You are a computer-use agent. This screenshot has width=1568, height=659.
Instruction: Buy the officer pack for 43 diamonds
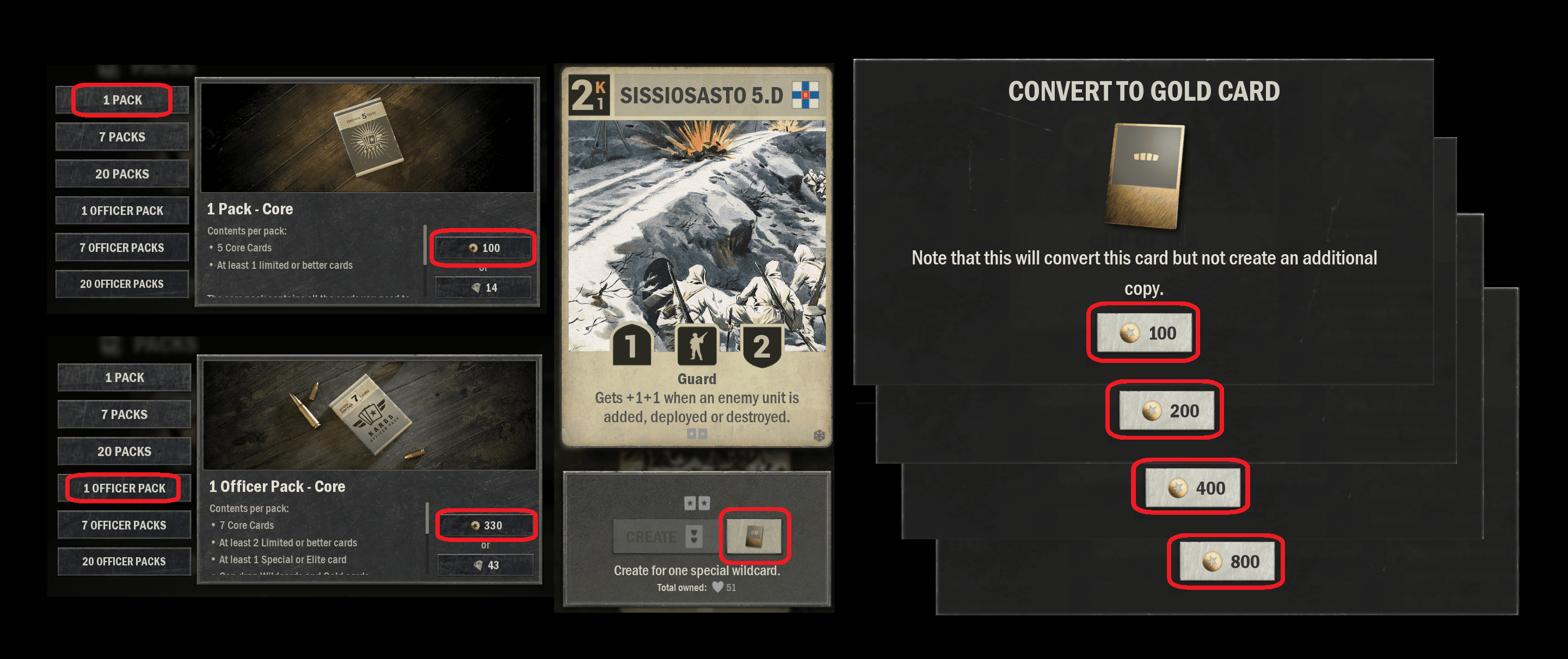click(x=485, y=565)
